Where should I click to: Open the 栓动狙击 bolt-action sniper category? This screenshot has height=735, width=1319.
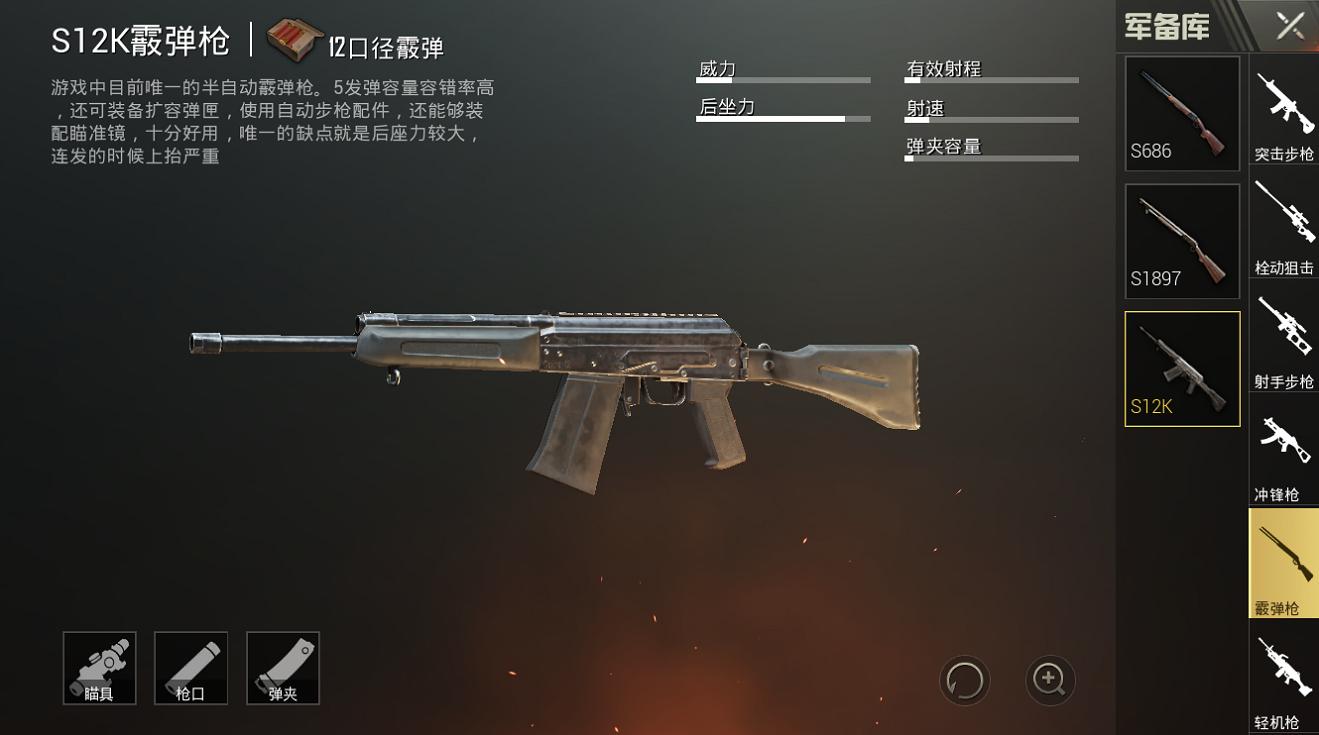coord(1284,228)
